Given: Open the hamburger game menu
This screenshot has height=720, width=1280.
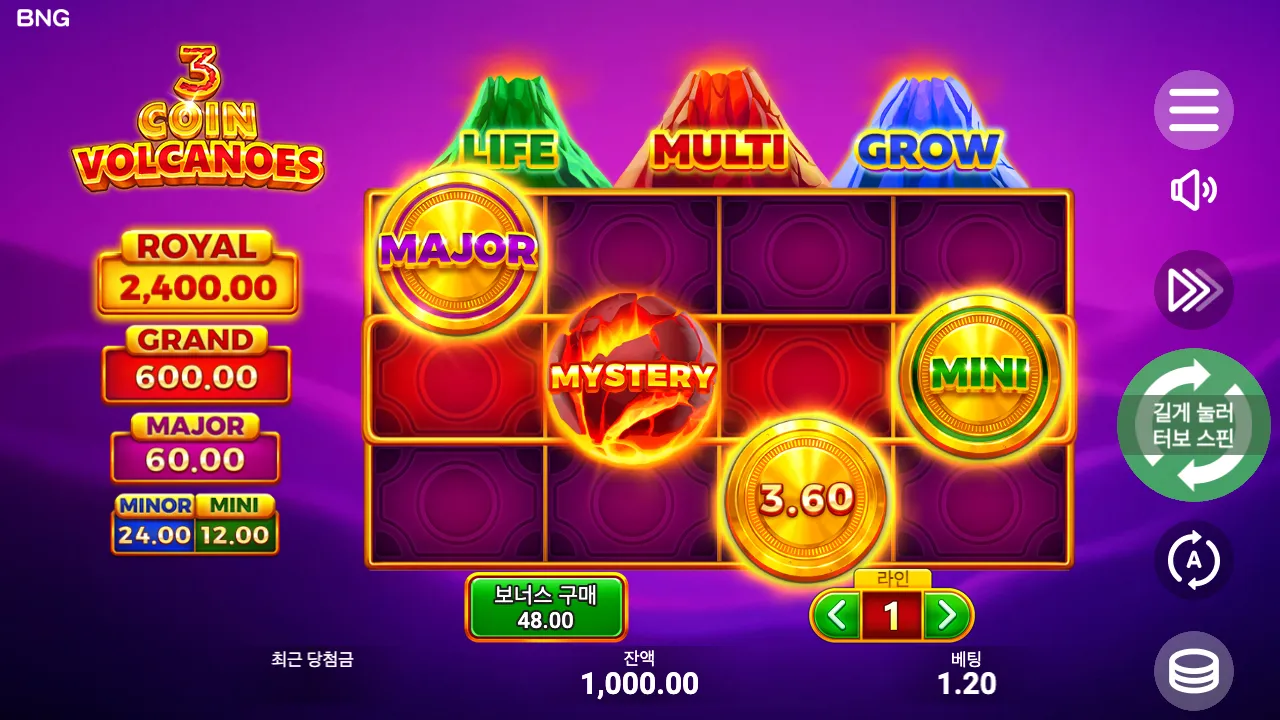Looking at the screenshot, I should point(1194,110).
